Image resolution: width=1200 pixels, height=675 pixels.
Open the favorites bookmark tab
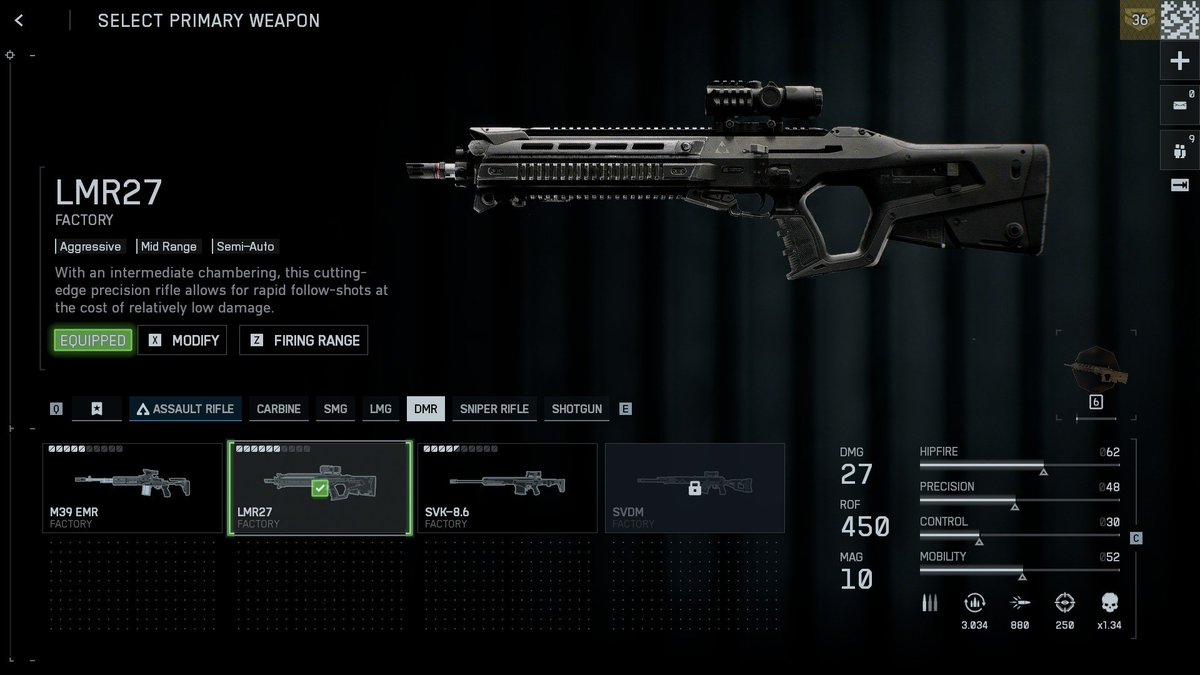[x=97, y=409]
